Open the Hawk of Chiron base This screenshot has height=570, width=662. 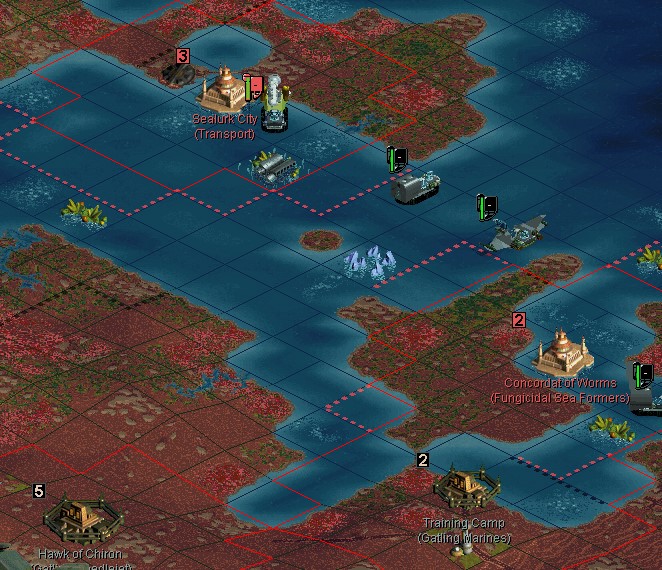click(x=78, y=518)
